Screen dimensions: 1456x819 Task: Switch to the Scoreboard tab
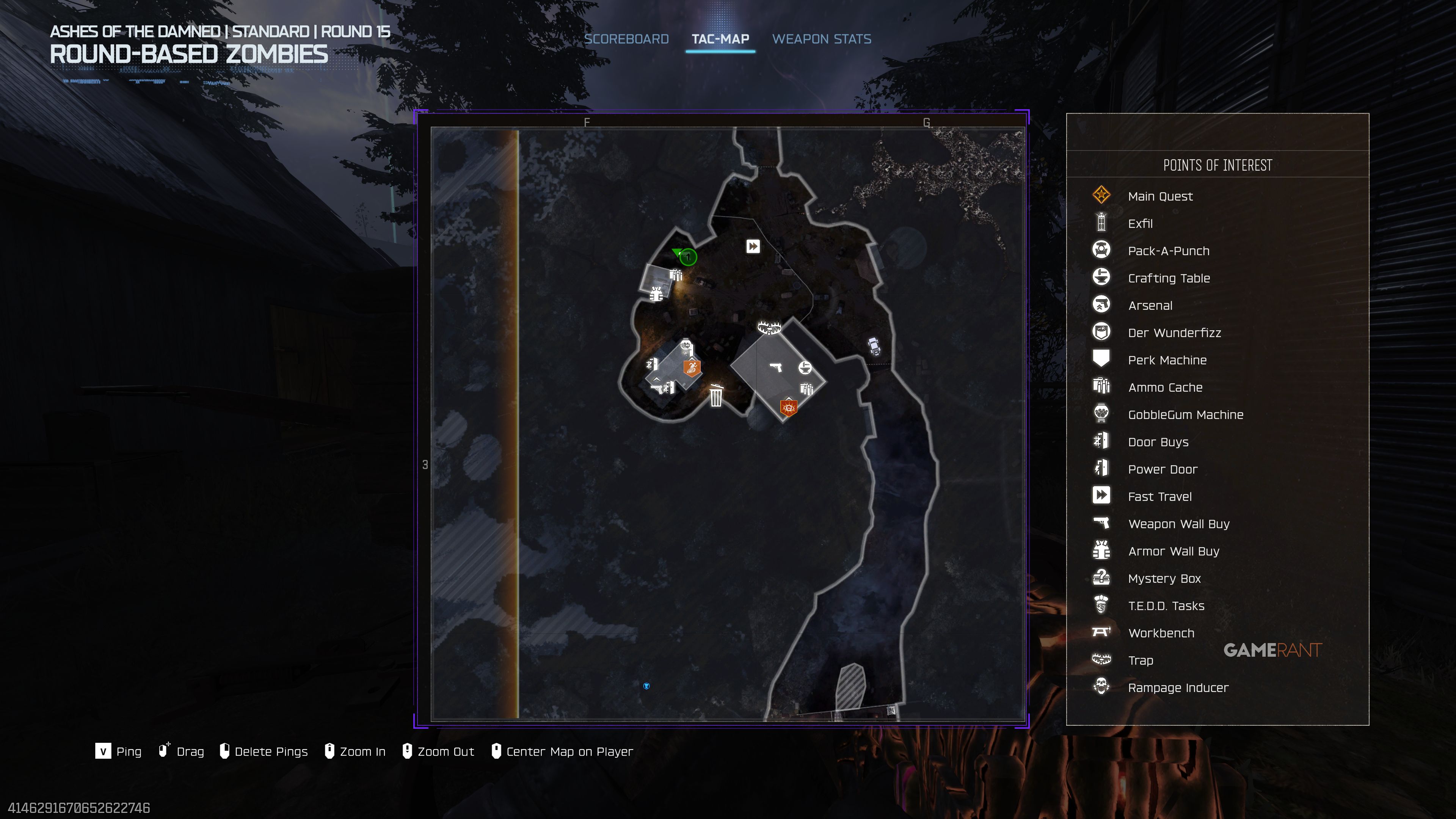pos(626,39)
